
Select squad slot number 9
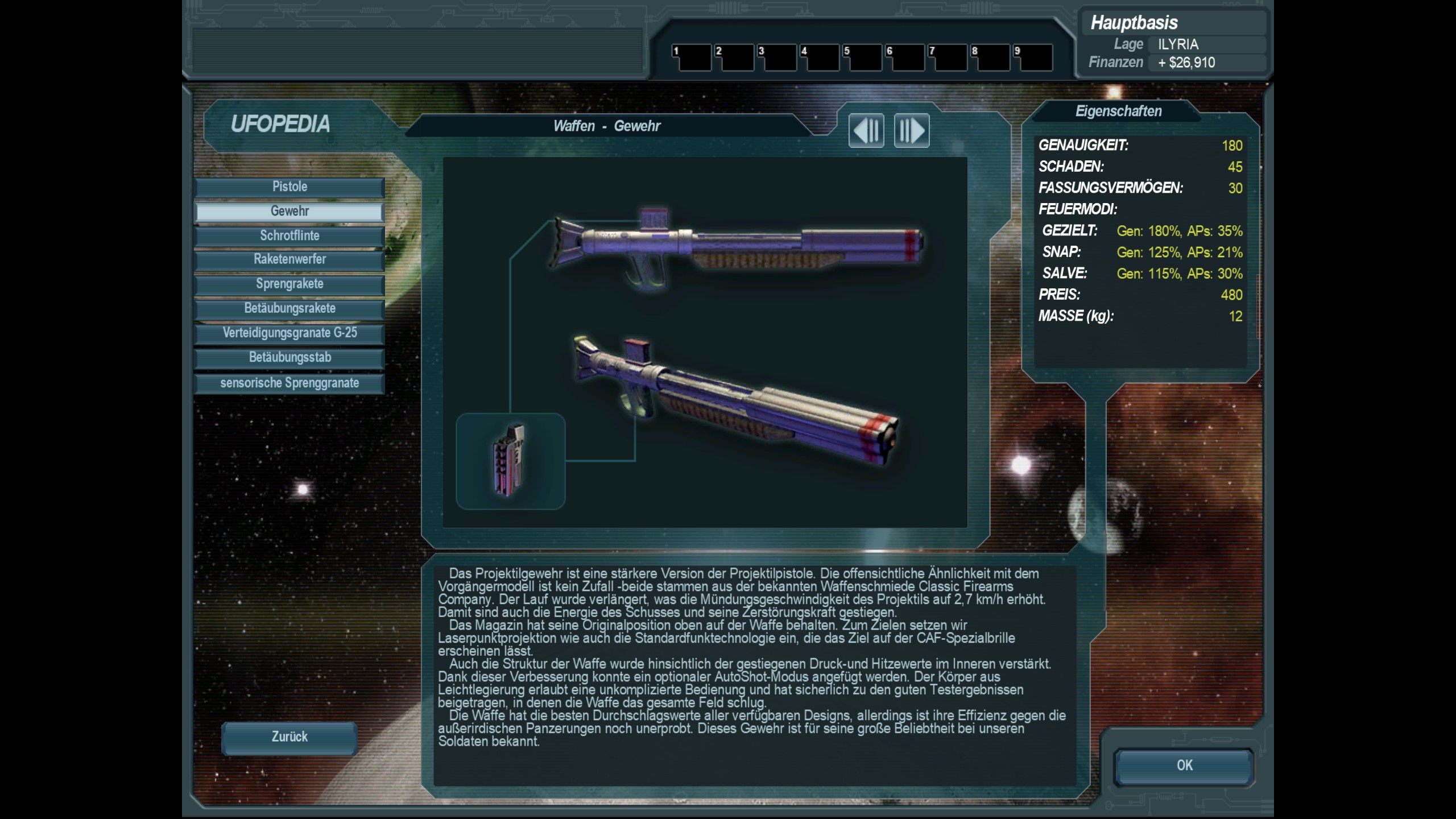coord(1033,58)
